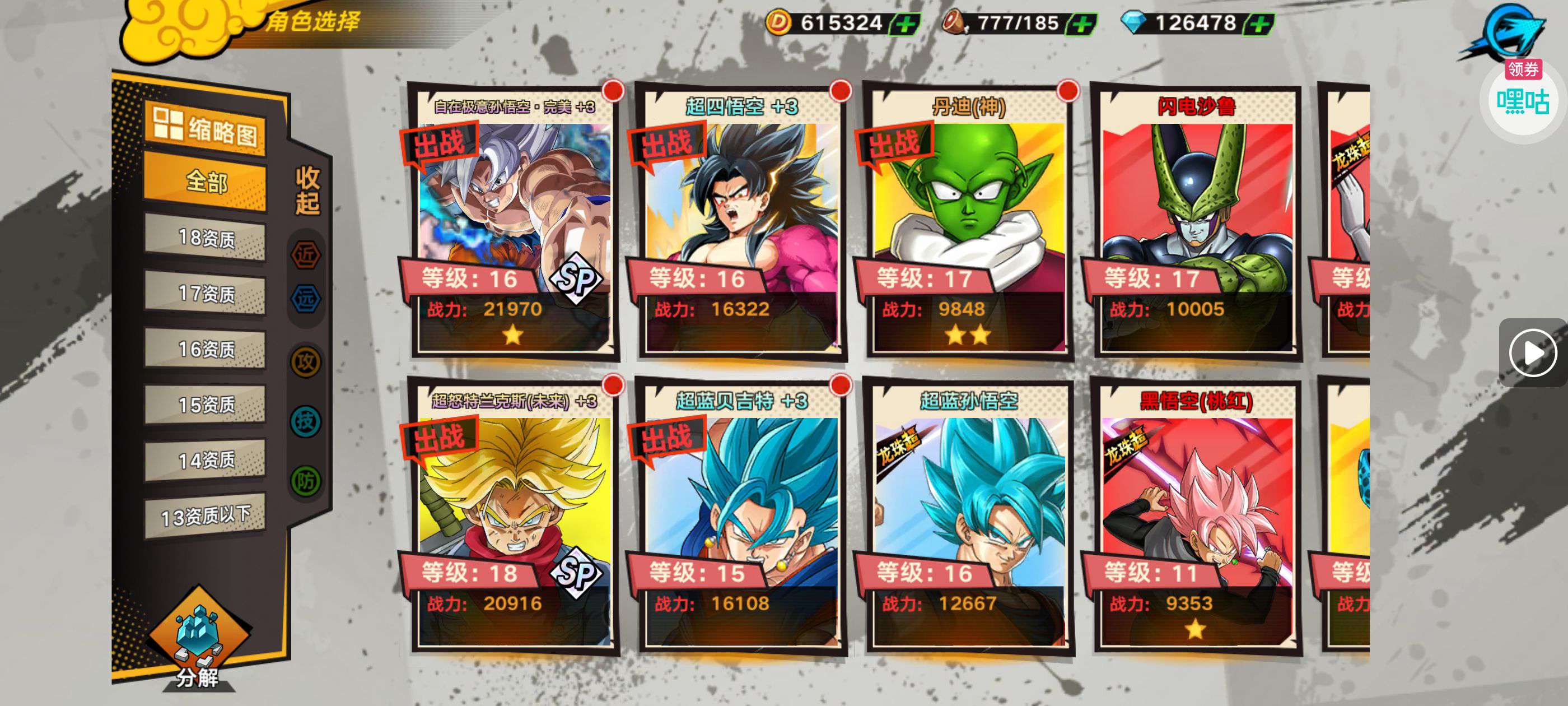Add more gold coins with plus button

pyautogui.click(x=905, y=24)
